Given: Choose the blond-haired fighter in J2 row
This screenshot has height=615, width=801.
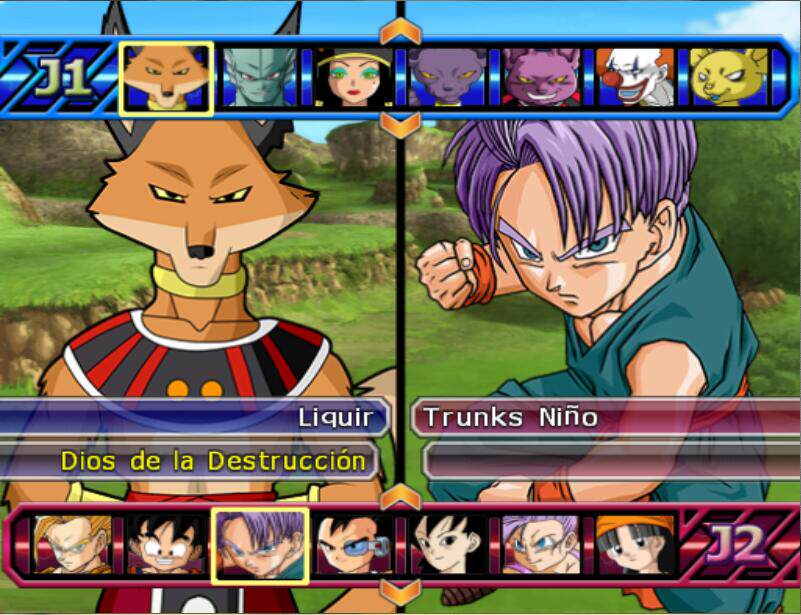Looking at the screenshot, I should 71,545.
